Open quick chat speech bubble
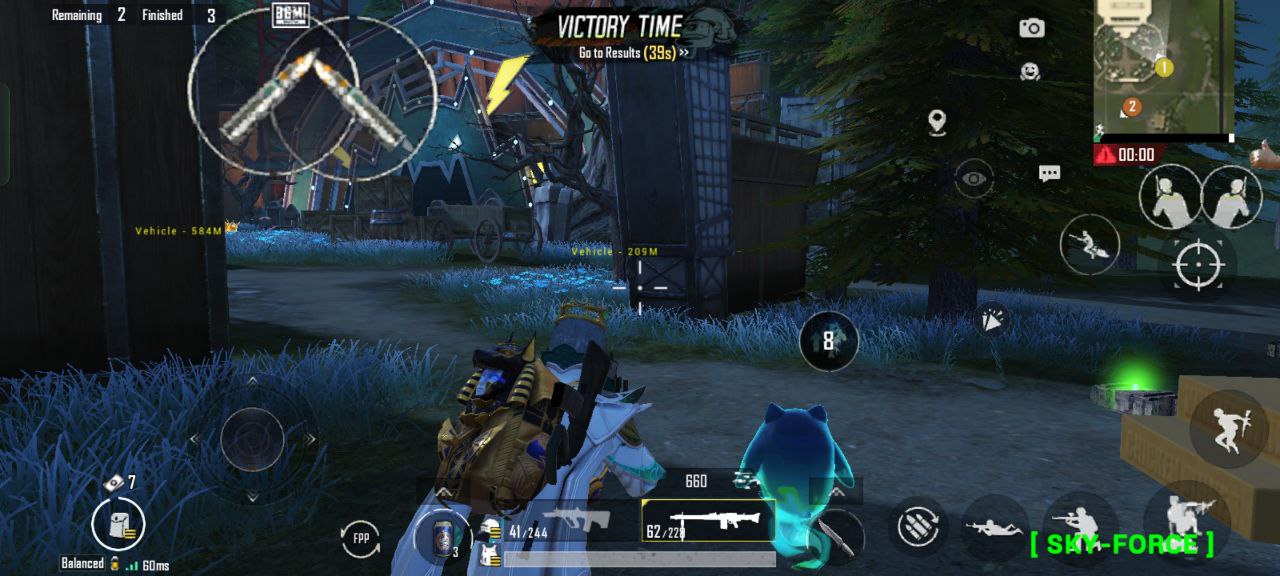 click(x=1049, y=174)
